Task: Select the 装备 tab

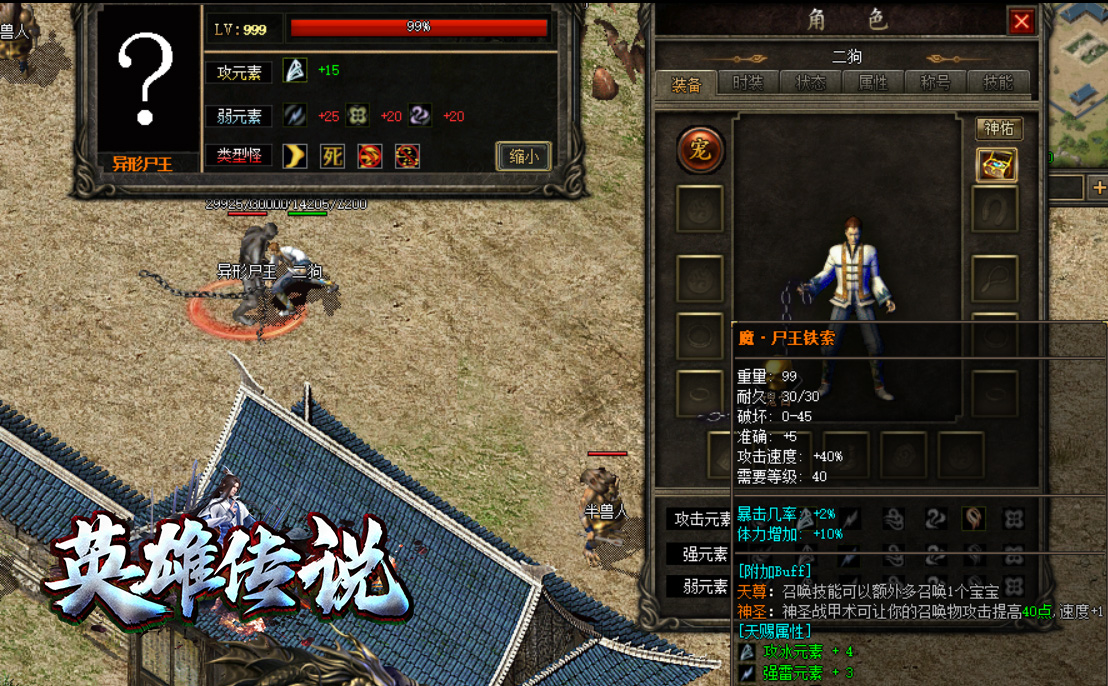Action: 686,84
